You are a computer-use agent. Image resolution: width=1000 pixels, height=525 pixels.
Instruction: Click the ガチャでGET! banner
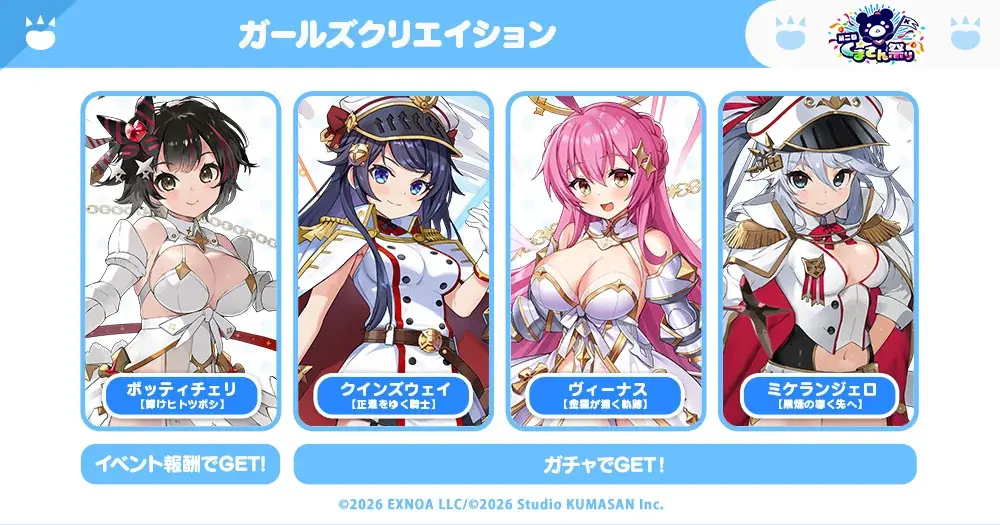[x=605, y=464]
